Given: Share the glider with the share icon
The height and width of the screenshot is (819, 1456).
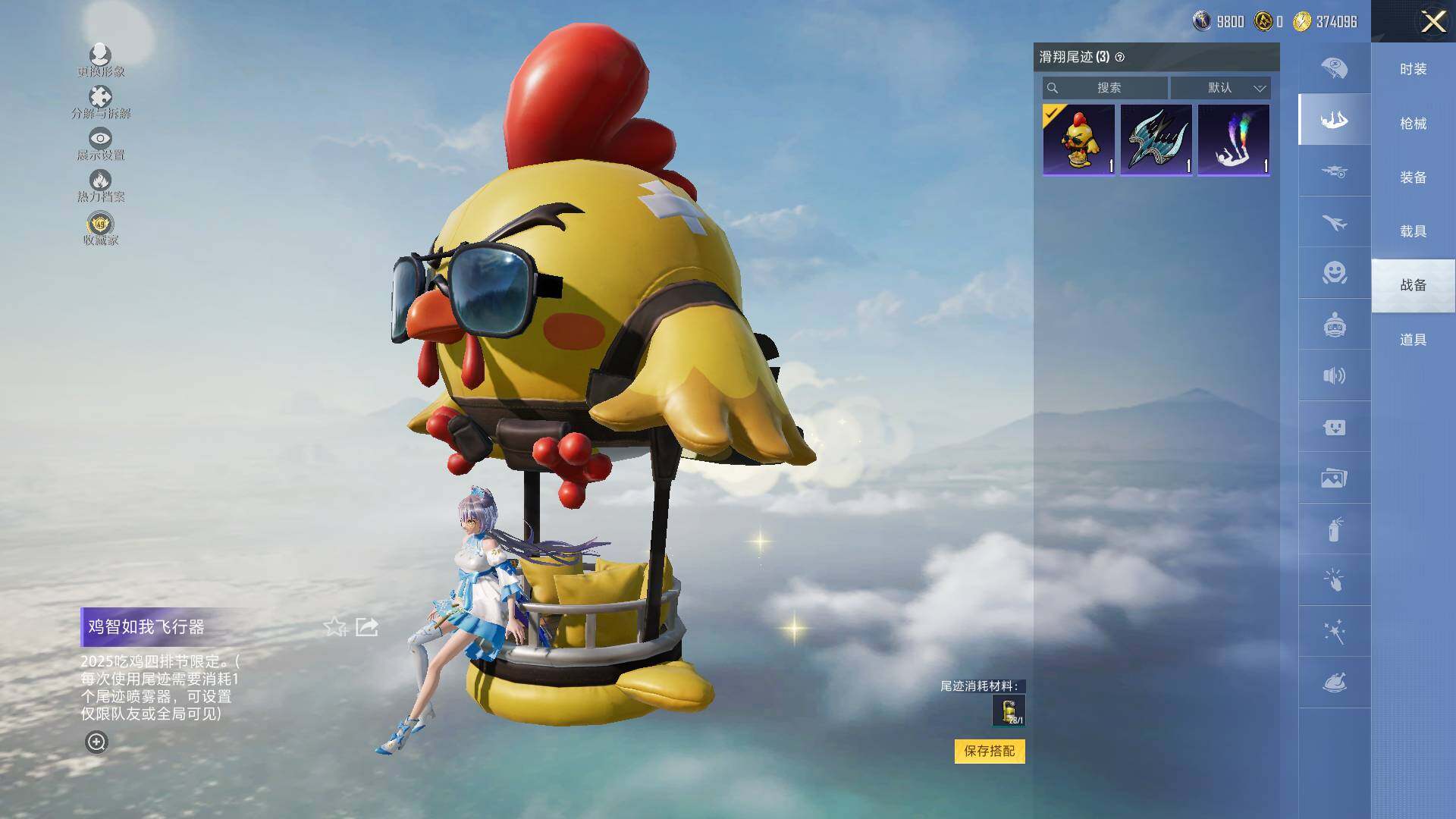Looking at the screenshot, I should 367,627.
